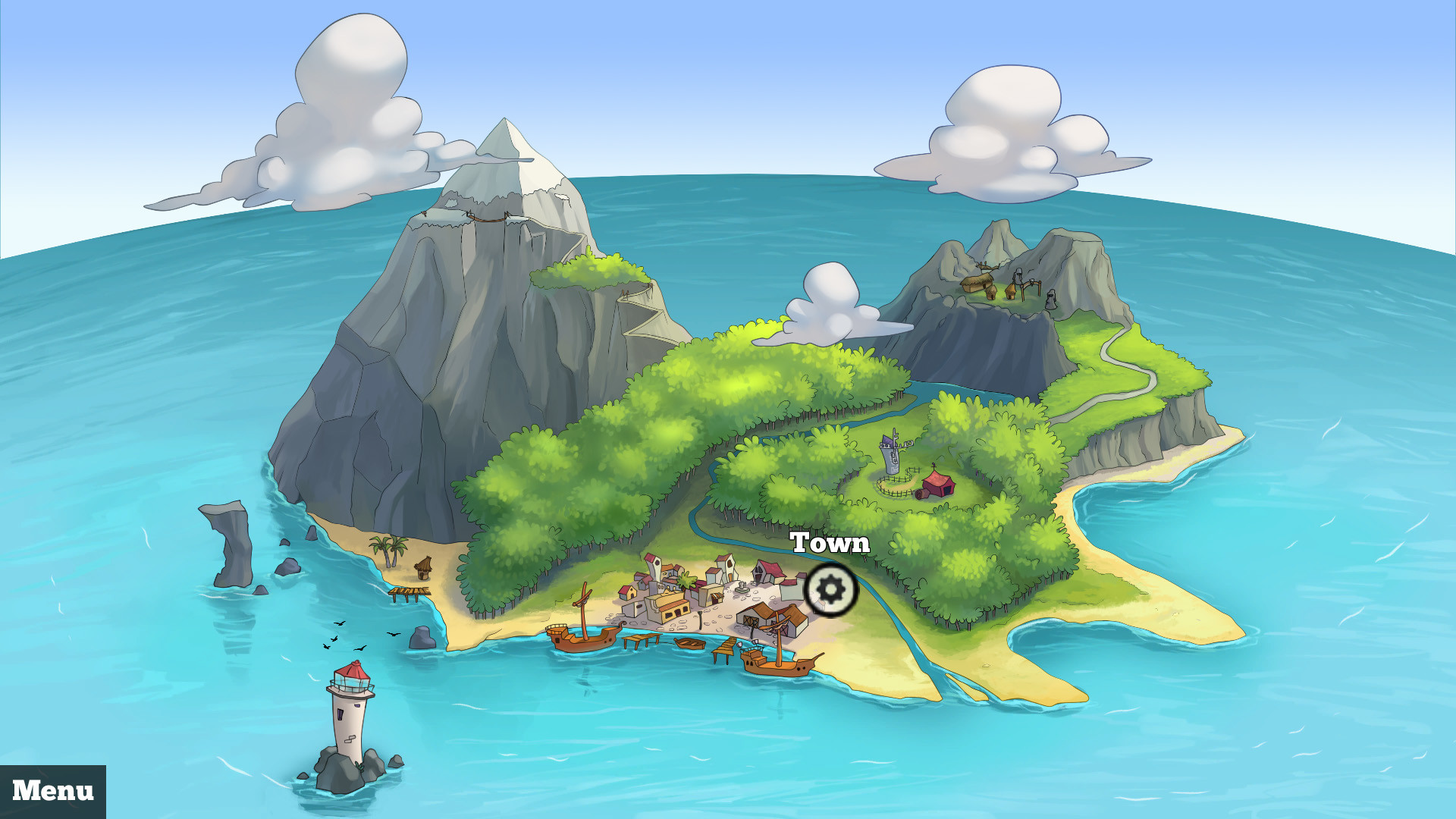Select the Town gear marker on the map
This screenshot has width=1456, height=819.
pos(831,589)
